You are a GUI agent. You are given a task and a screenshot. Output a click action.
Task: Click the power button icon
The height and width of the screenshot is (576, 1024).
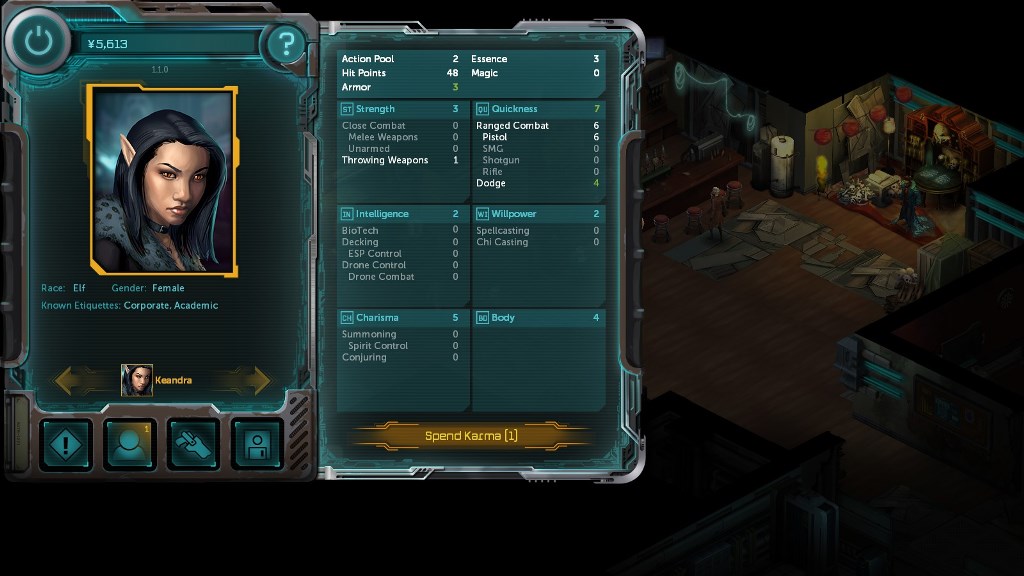[38, 41]
